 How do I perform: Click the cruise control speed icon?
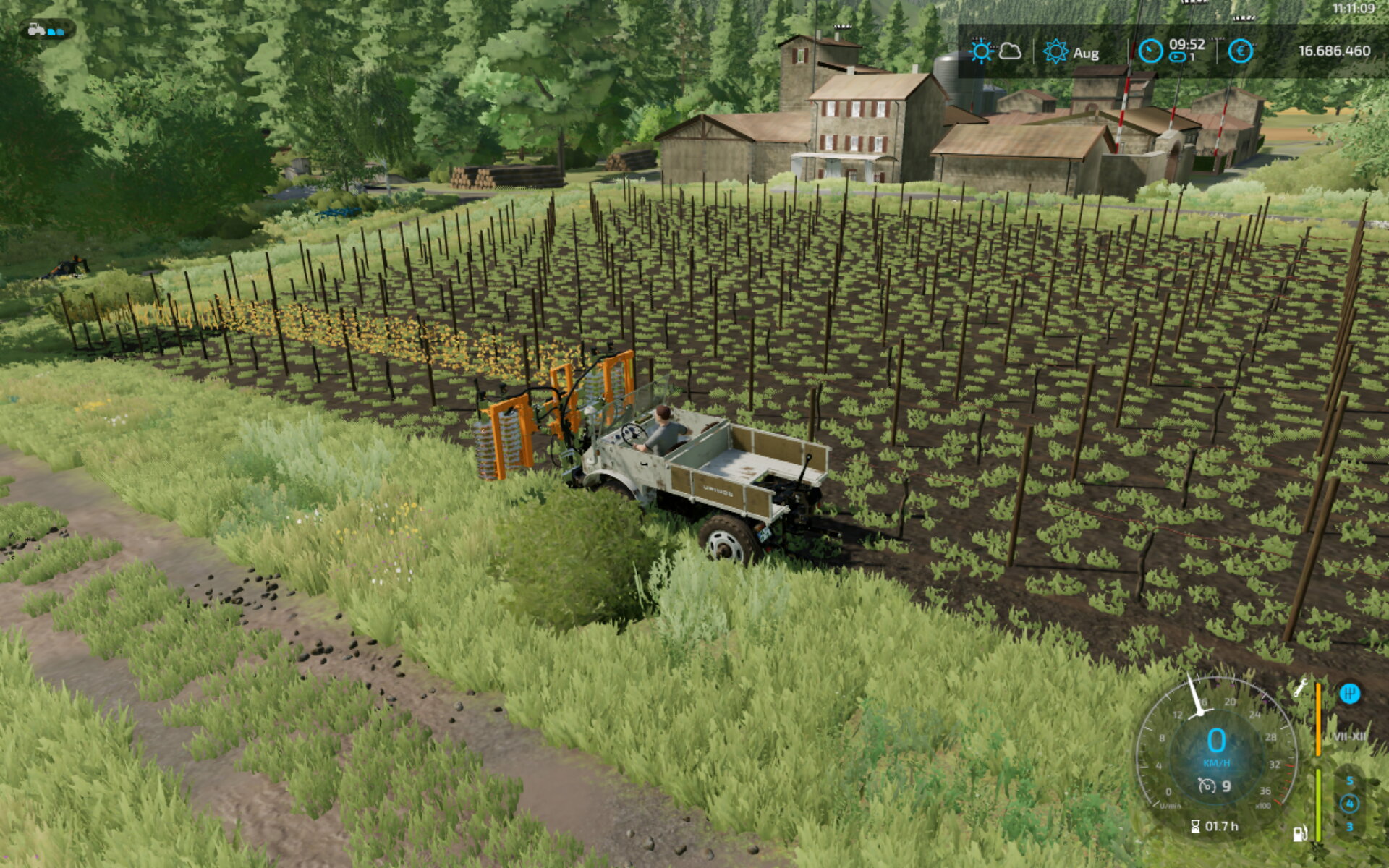pos(1206,786)
